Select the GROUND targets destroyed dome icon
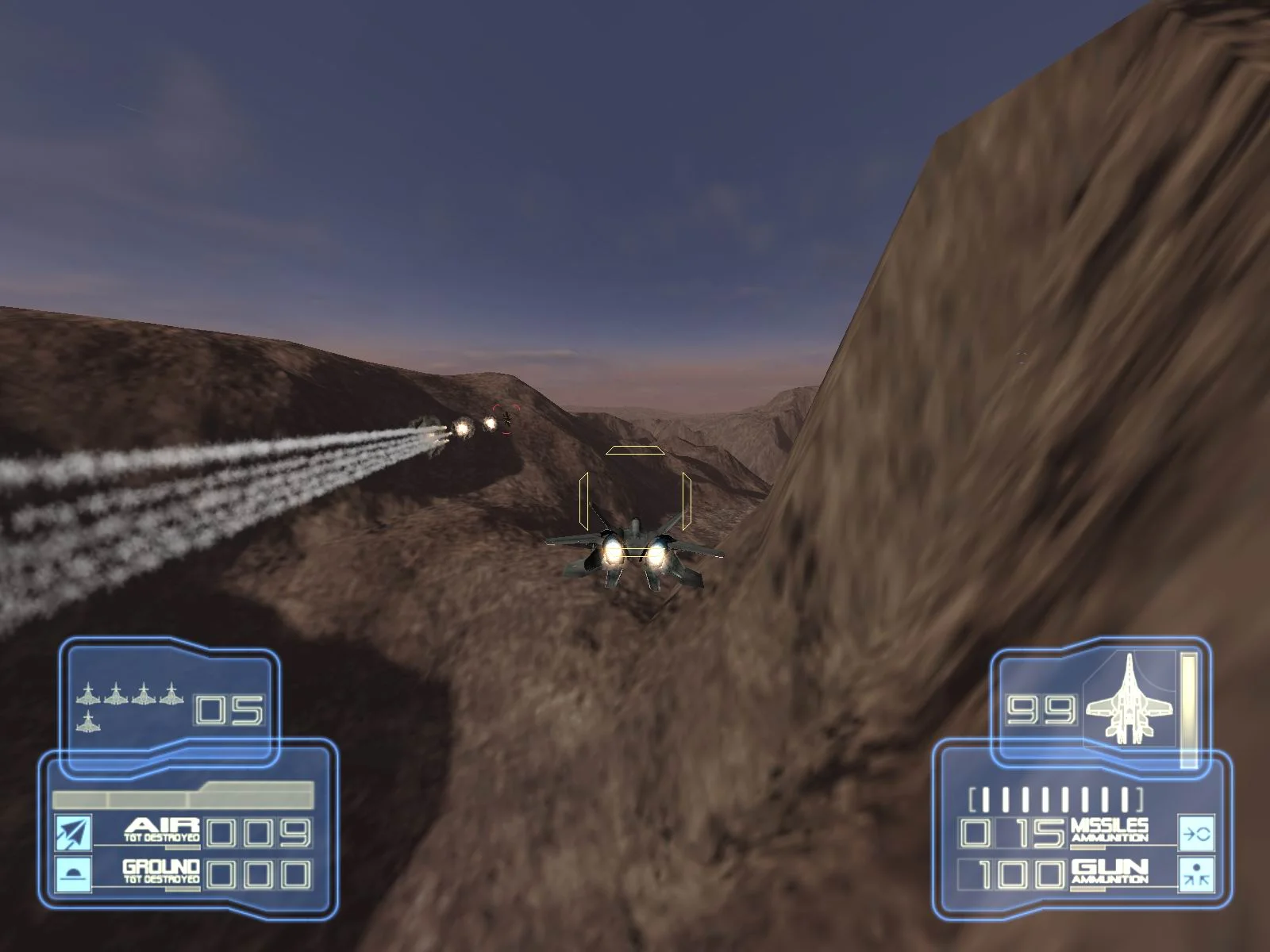1270x952 pixels. 71,875
